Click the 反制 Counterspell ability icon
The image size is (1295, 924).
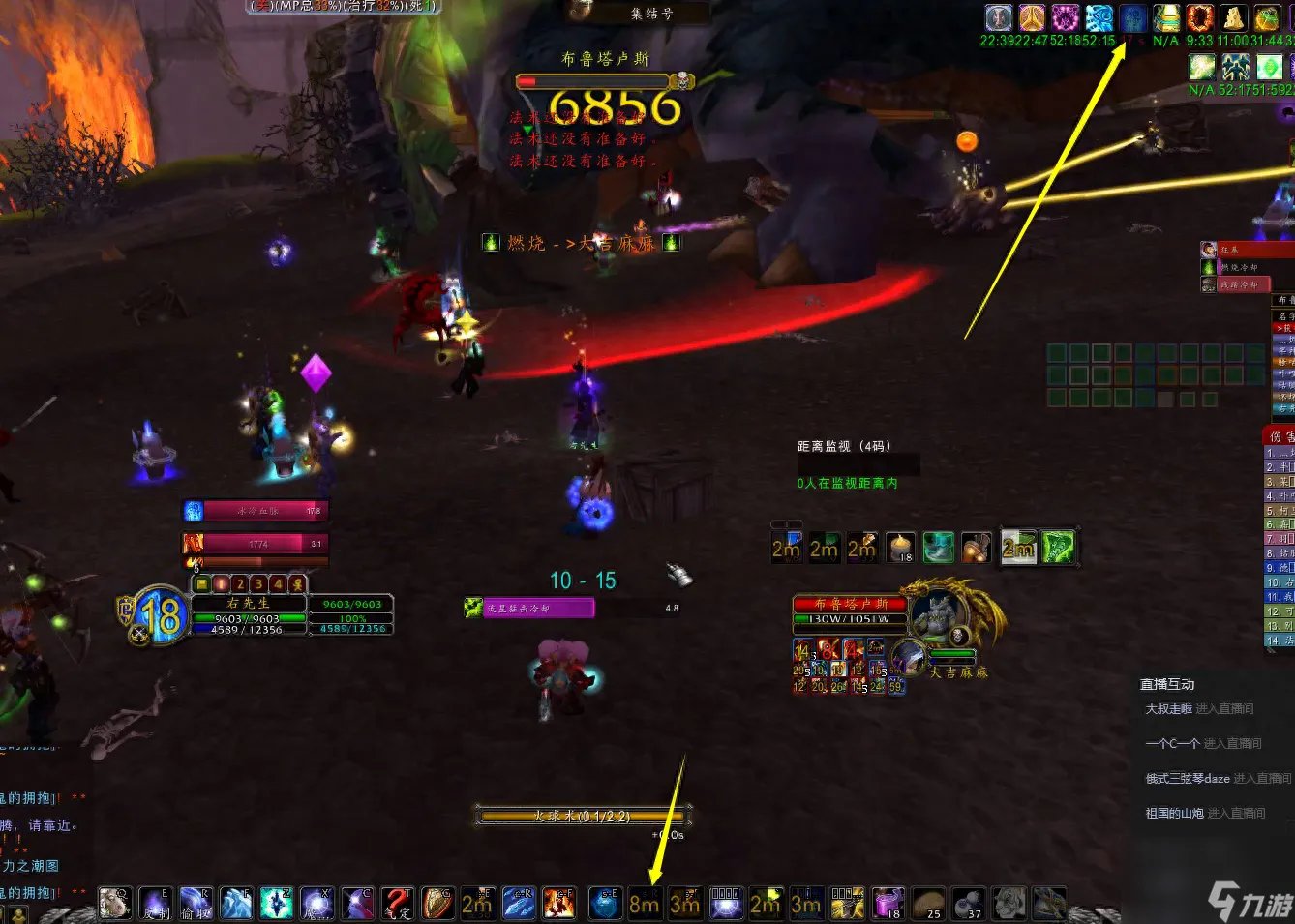tap(156, 903)
